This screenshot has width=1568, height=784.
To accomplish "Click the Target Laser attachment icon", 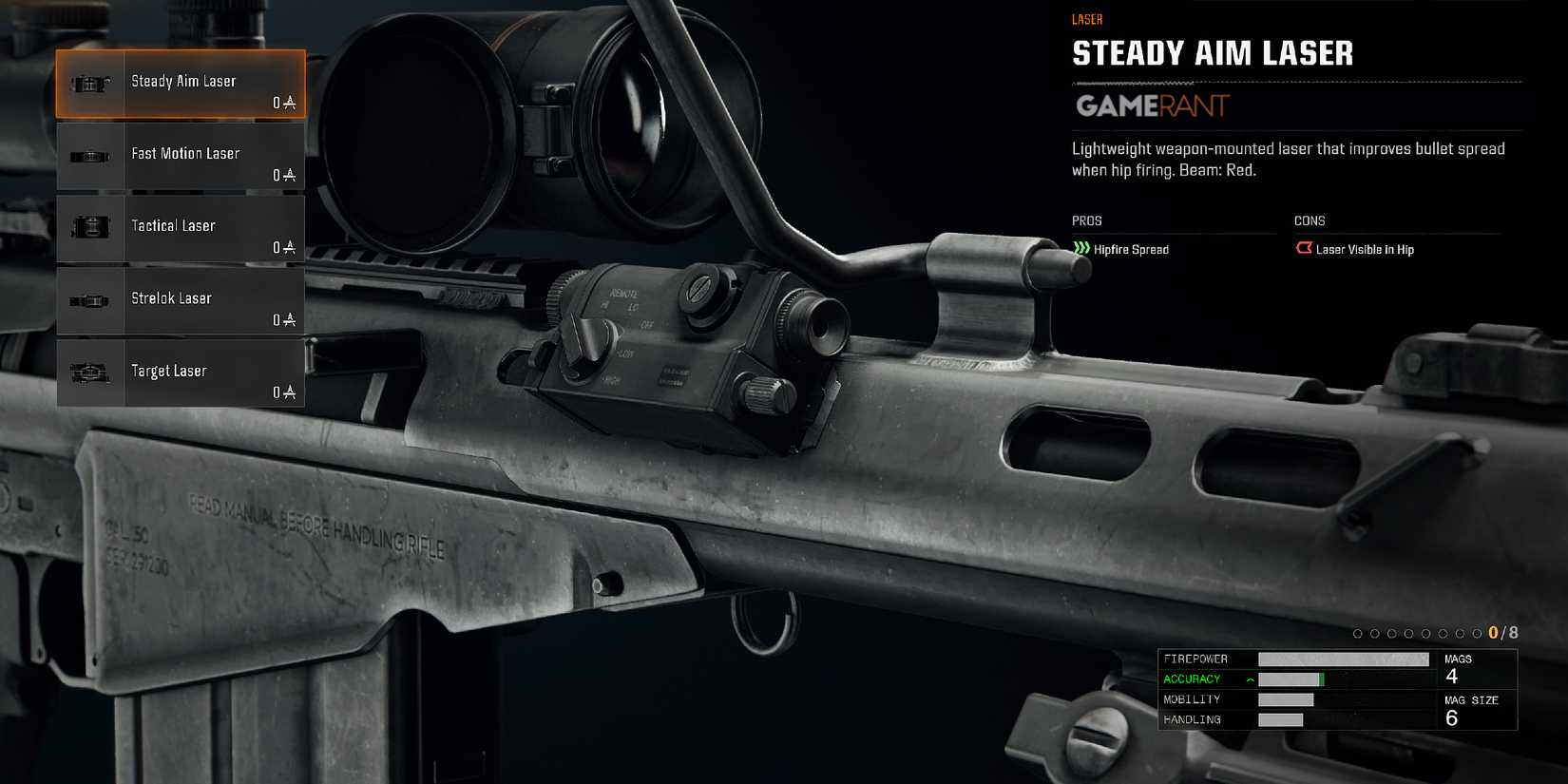I will click(x=90, y=372).
